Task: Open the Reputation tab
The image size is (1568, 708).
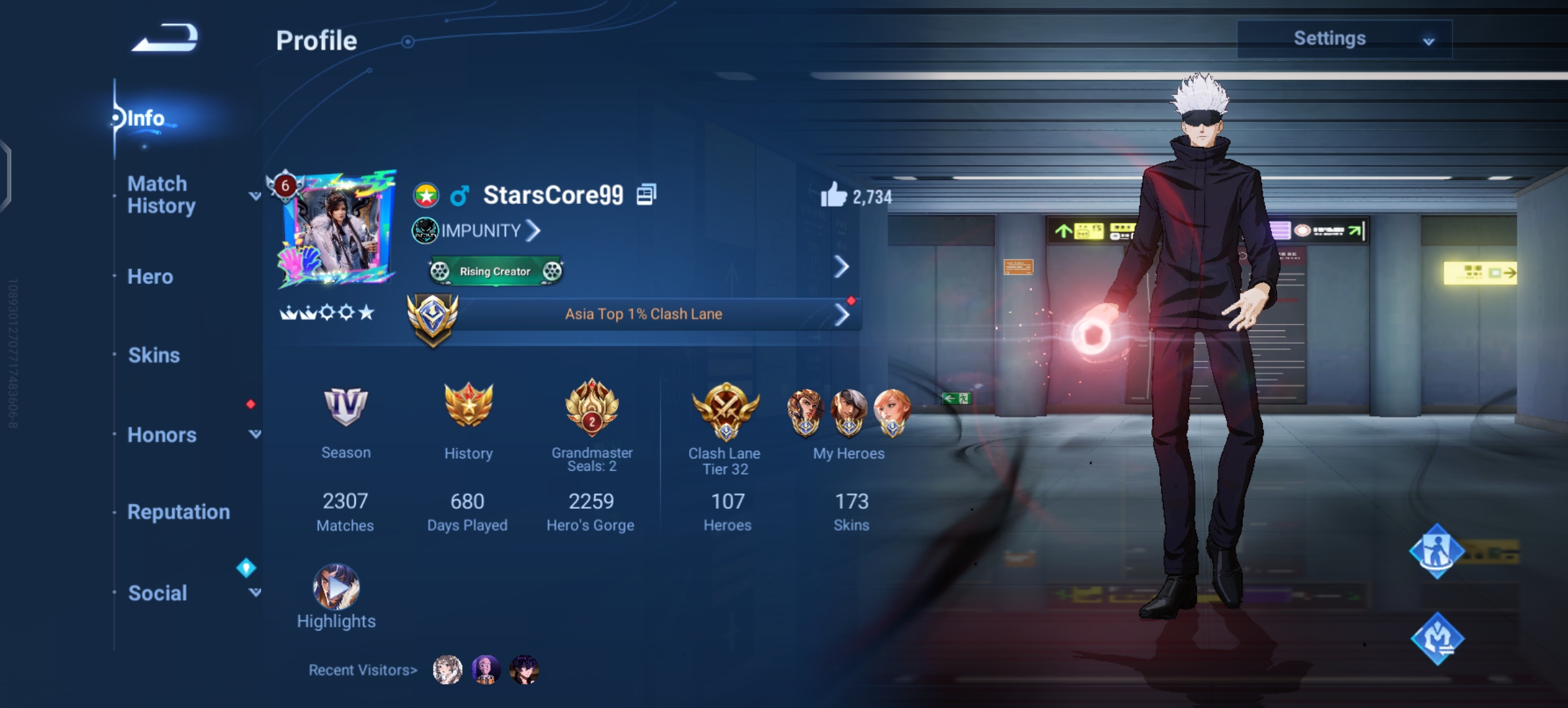Action: [178, 512]
